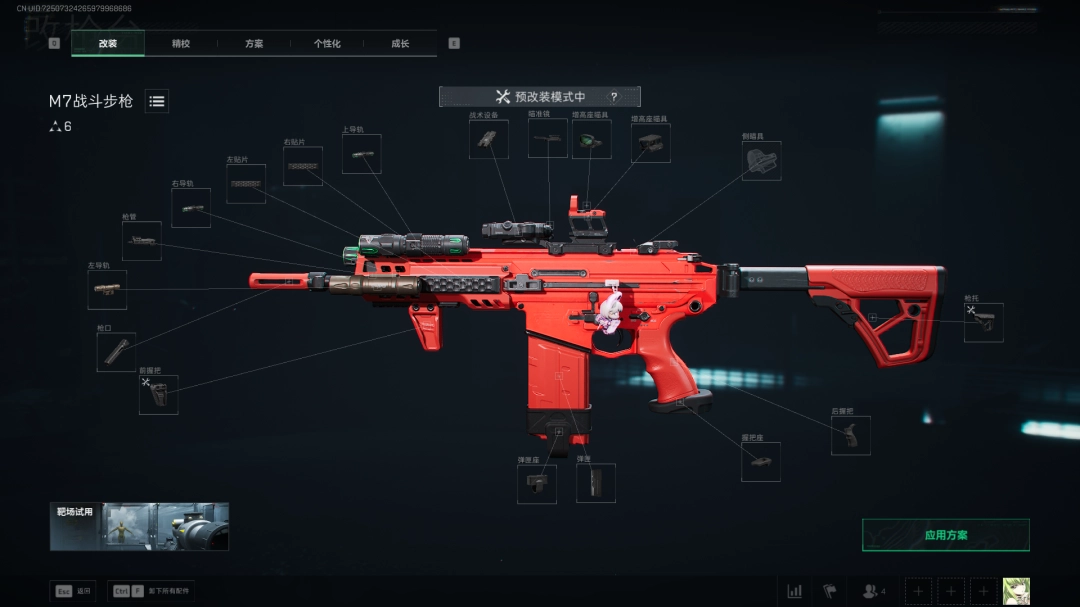Pick the 枪管 barrel slot
The height and width of the screenshot is (607, 1080).
(x=141, y=241)
